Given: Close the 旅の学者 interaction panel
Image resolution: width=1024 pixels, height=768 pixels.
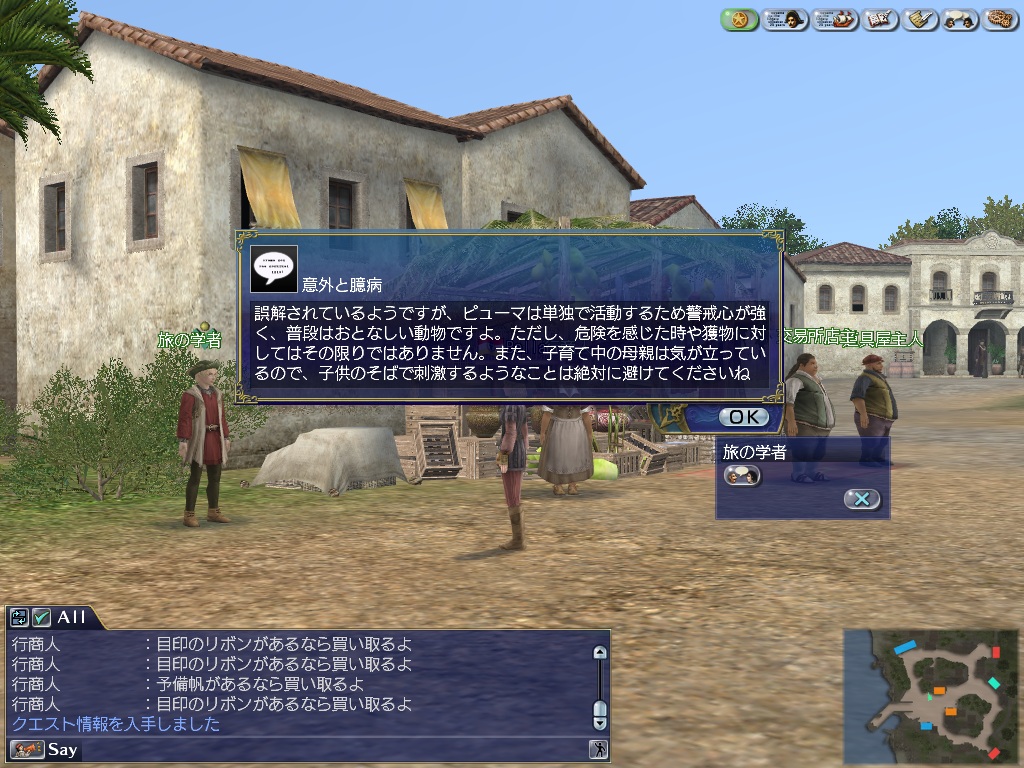Looking at the screenshot, I should pos(862,499).
